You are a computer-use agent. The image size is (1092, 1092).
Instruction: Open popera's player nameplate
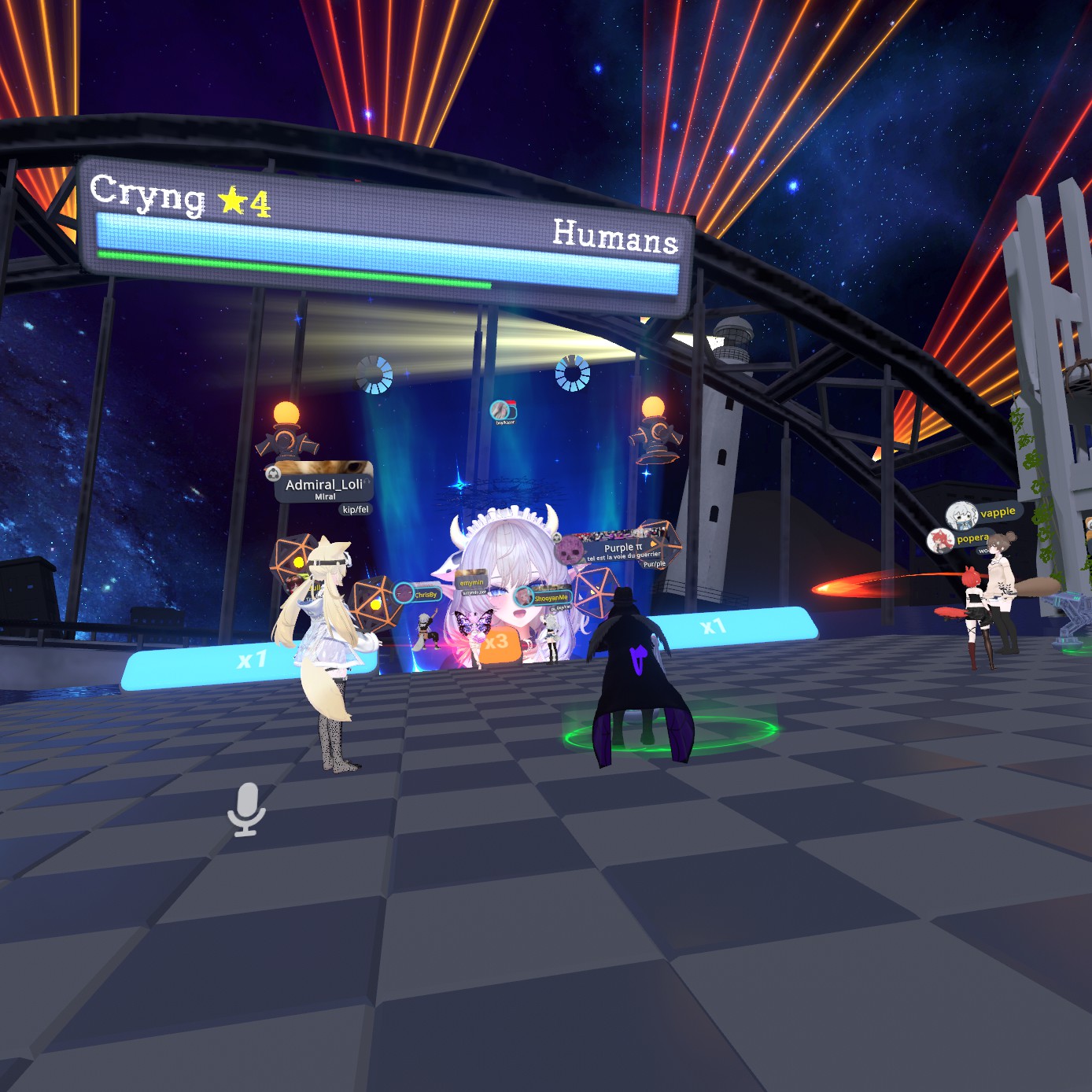(963, 540)
